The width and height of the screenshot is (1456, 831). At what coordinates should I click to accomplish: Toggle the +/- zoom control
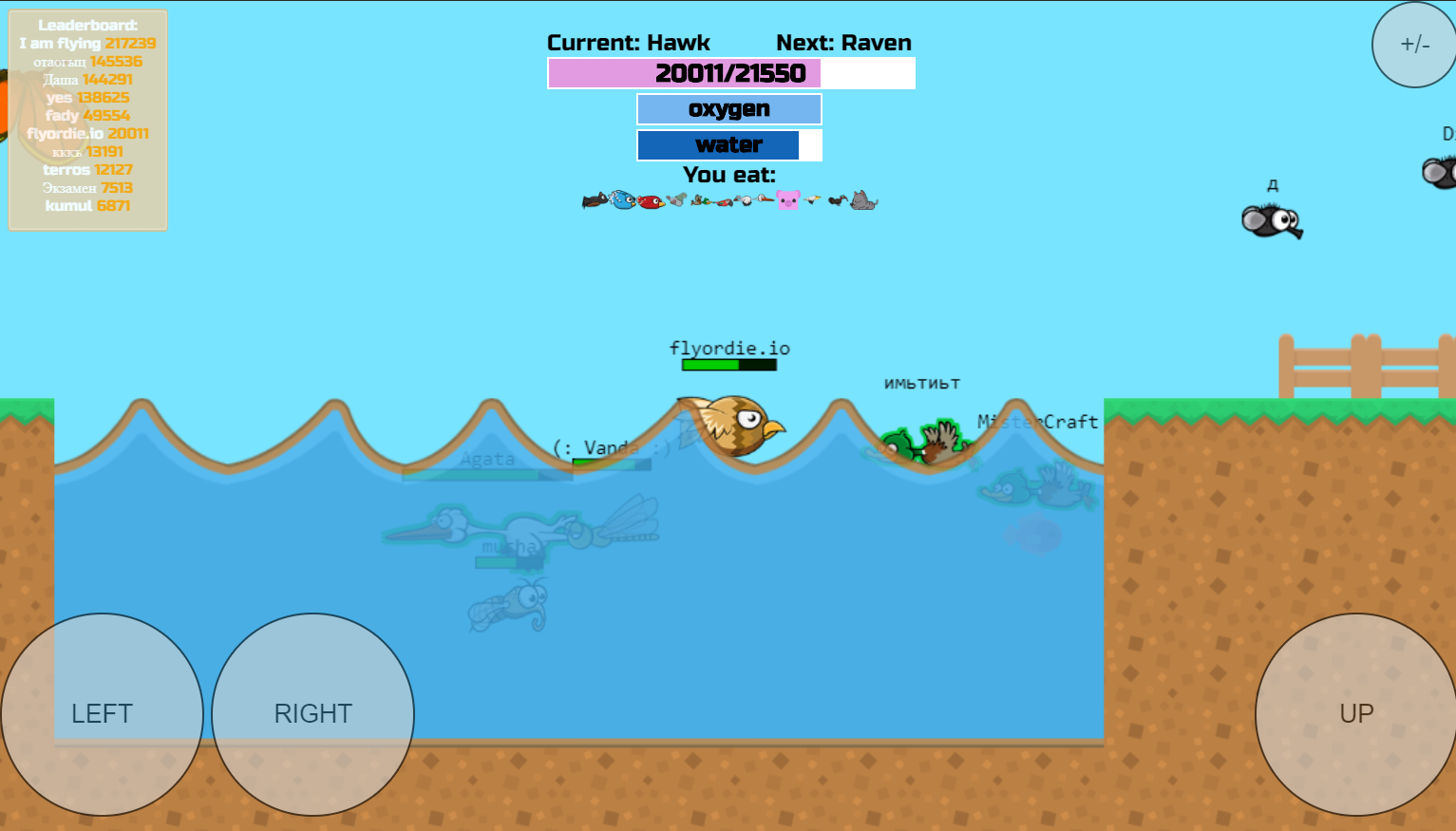point(1412,44)
